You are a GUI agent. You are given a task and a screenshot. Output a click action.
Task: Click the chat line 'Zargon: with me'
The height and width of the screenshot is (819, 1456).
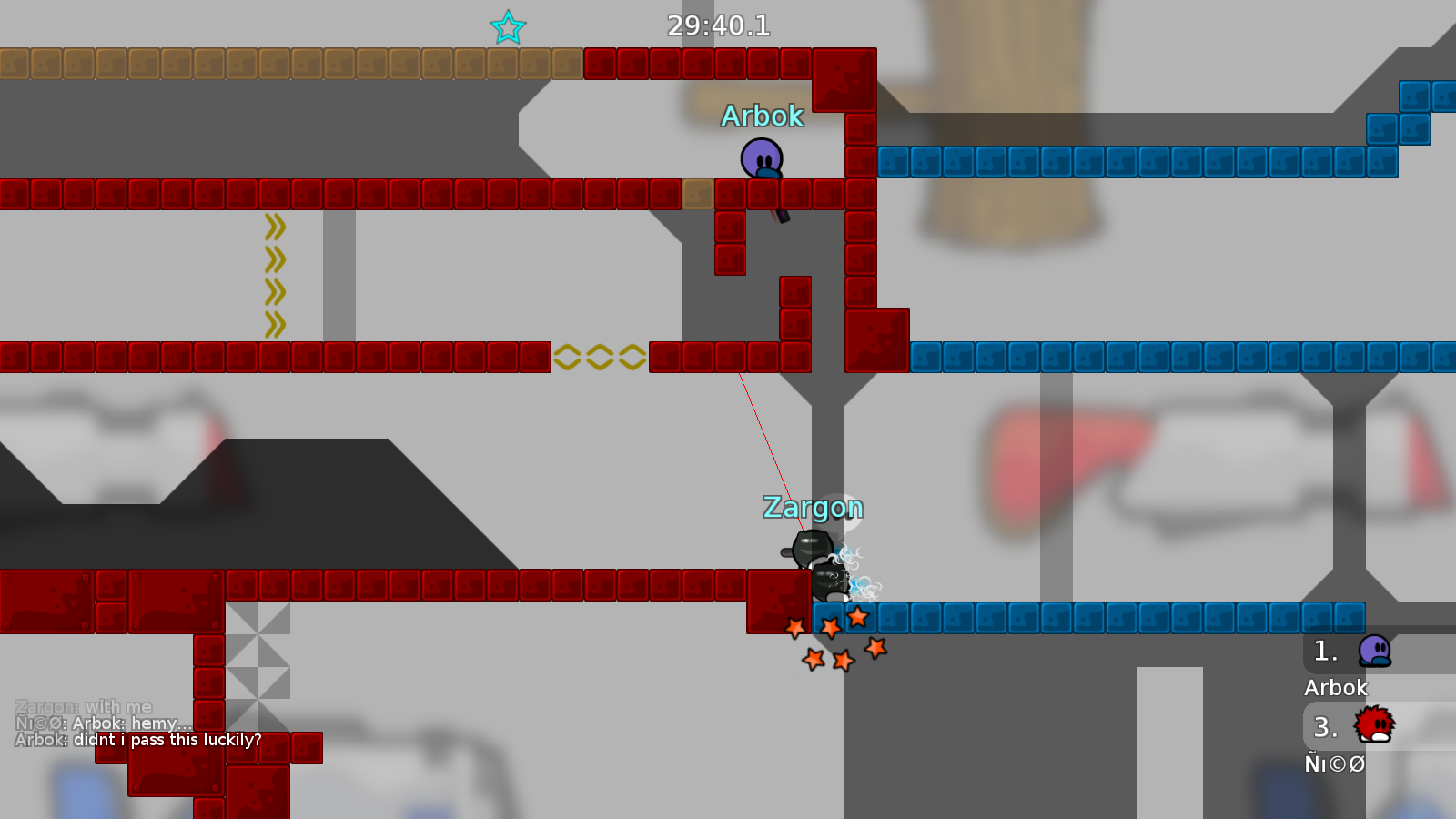[84, 706]
